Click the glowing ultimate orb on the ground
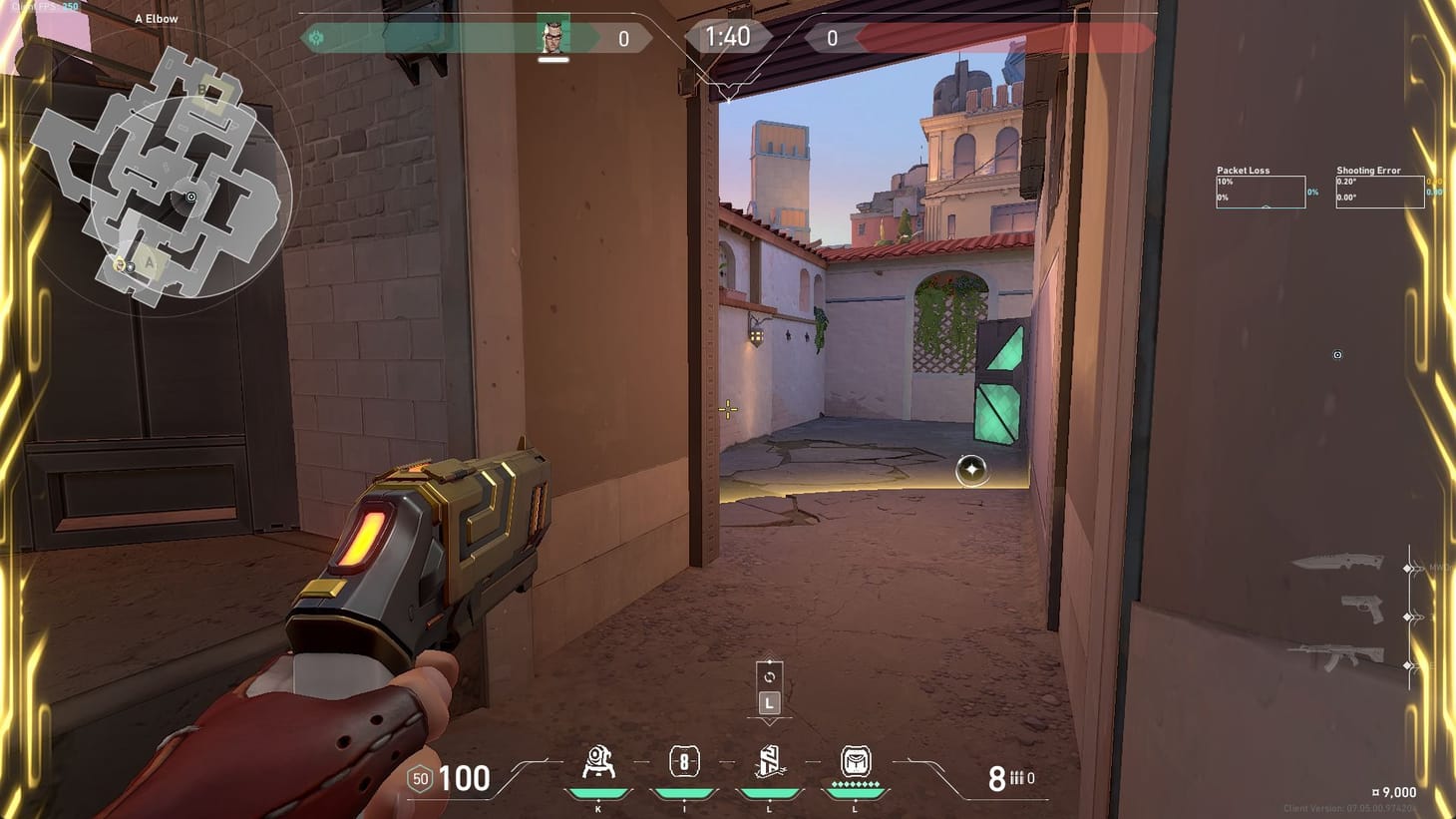 coord(970,470)
